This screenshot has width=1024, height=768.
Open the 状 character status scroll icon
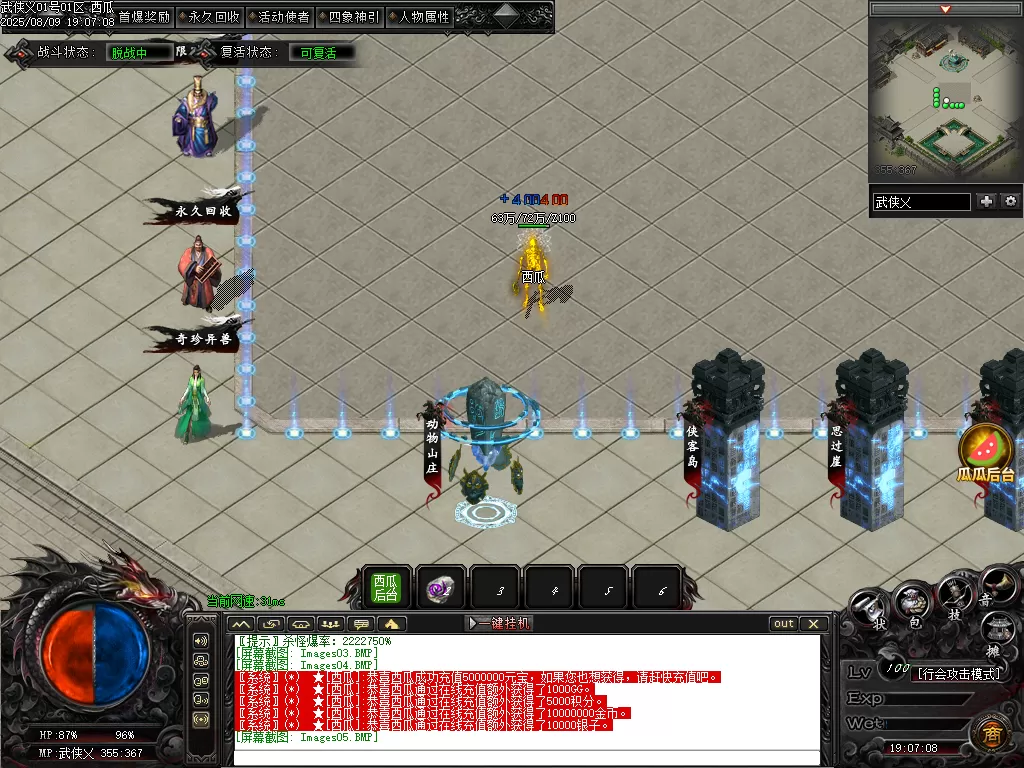pyautogui.click(x=873, y=607)
